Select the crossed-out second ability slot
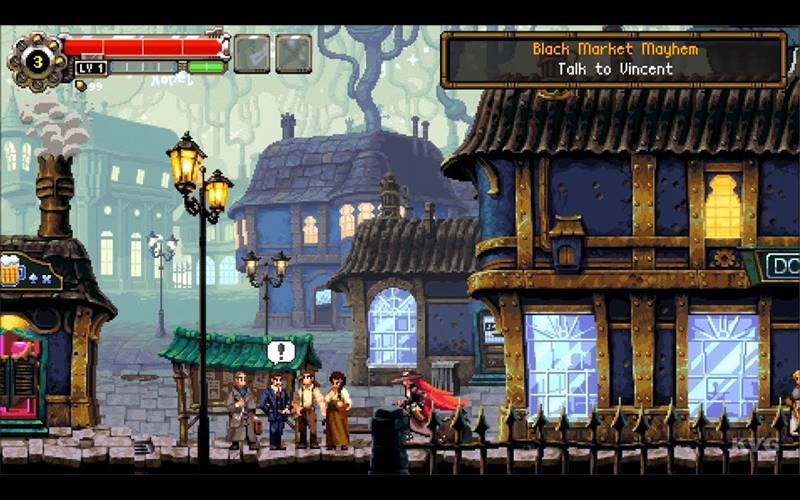The image size is (800, 500). 293,53
